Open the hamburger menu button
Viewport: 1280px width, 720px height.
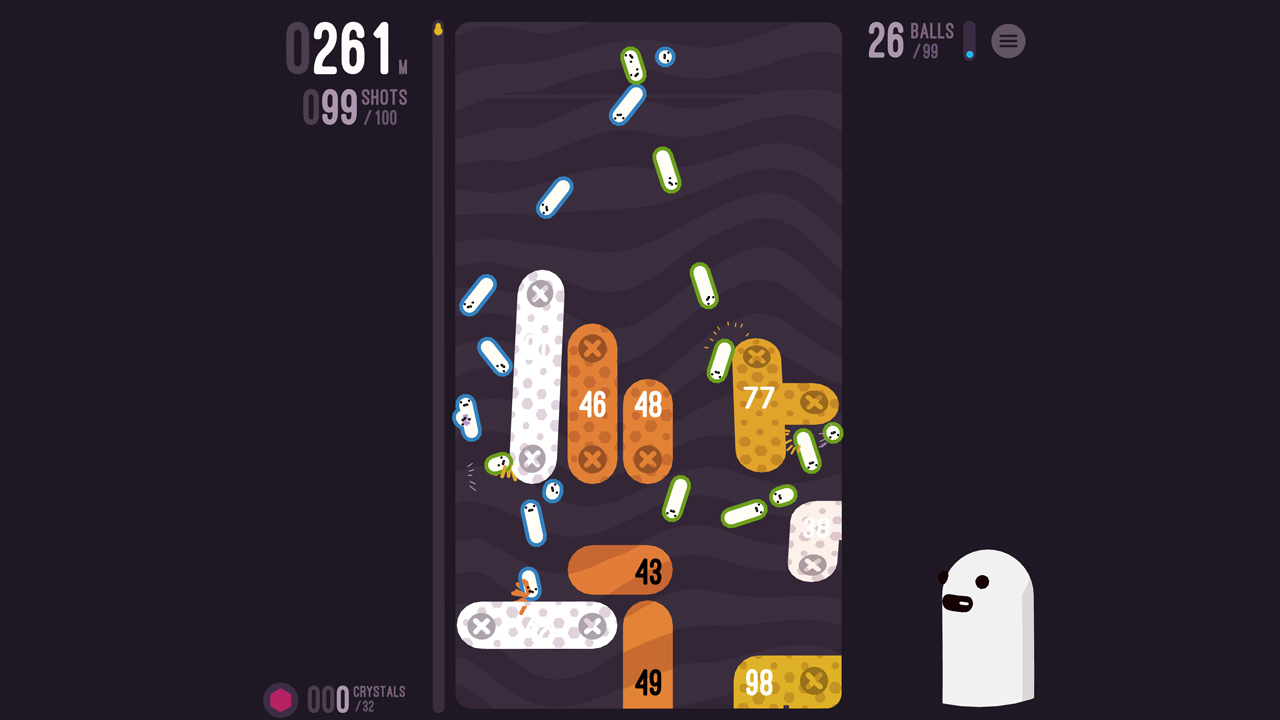[1008, 41]
